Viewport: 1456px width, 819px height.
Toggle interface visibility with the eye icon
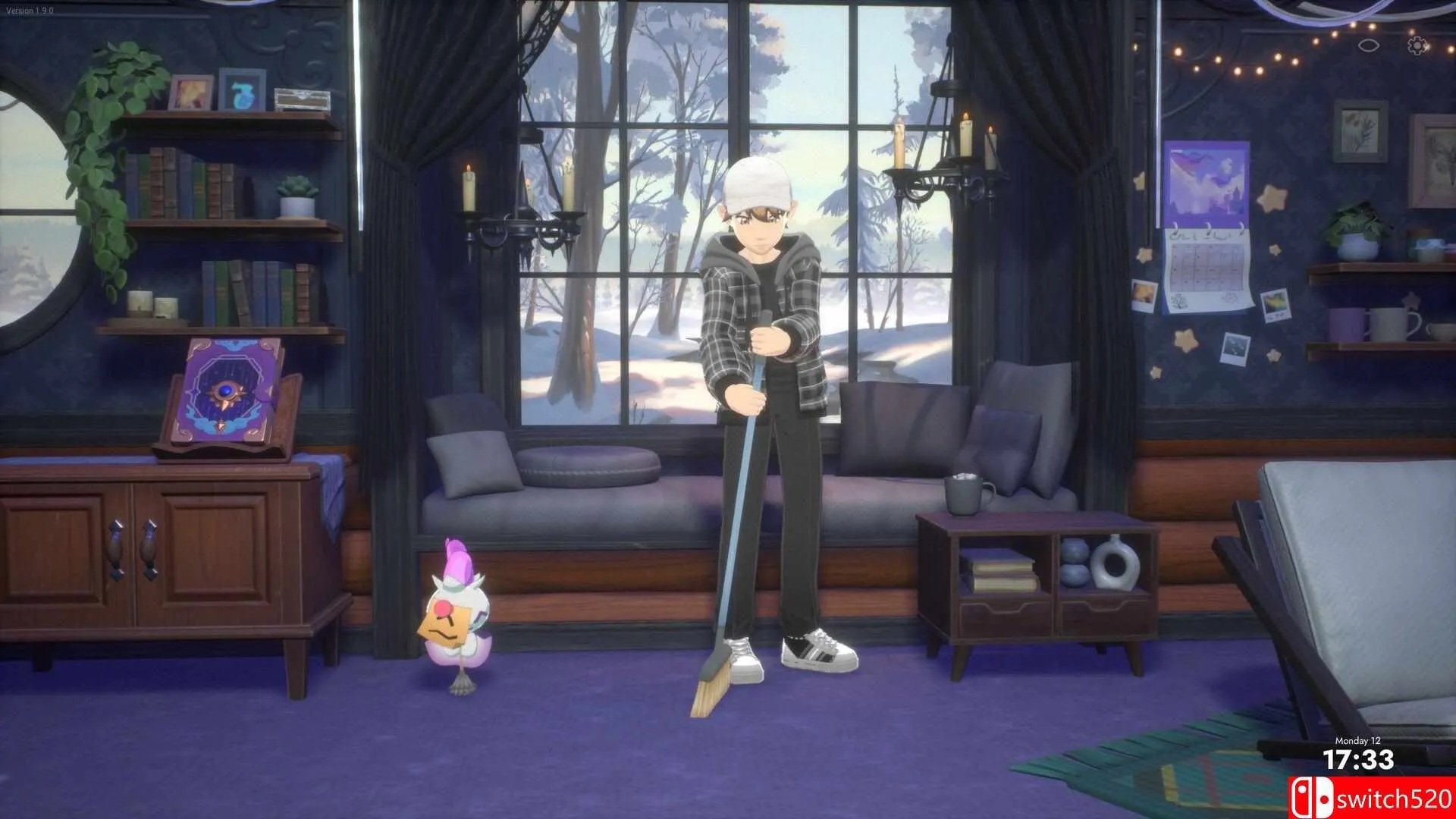pos(1367,45)
